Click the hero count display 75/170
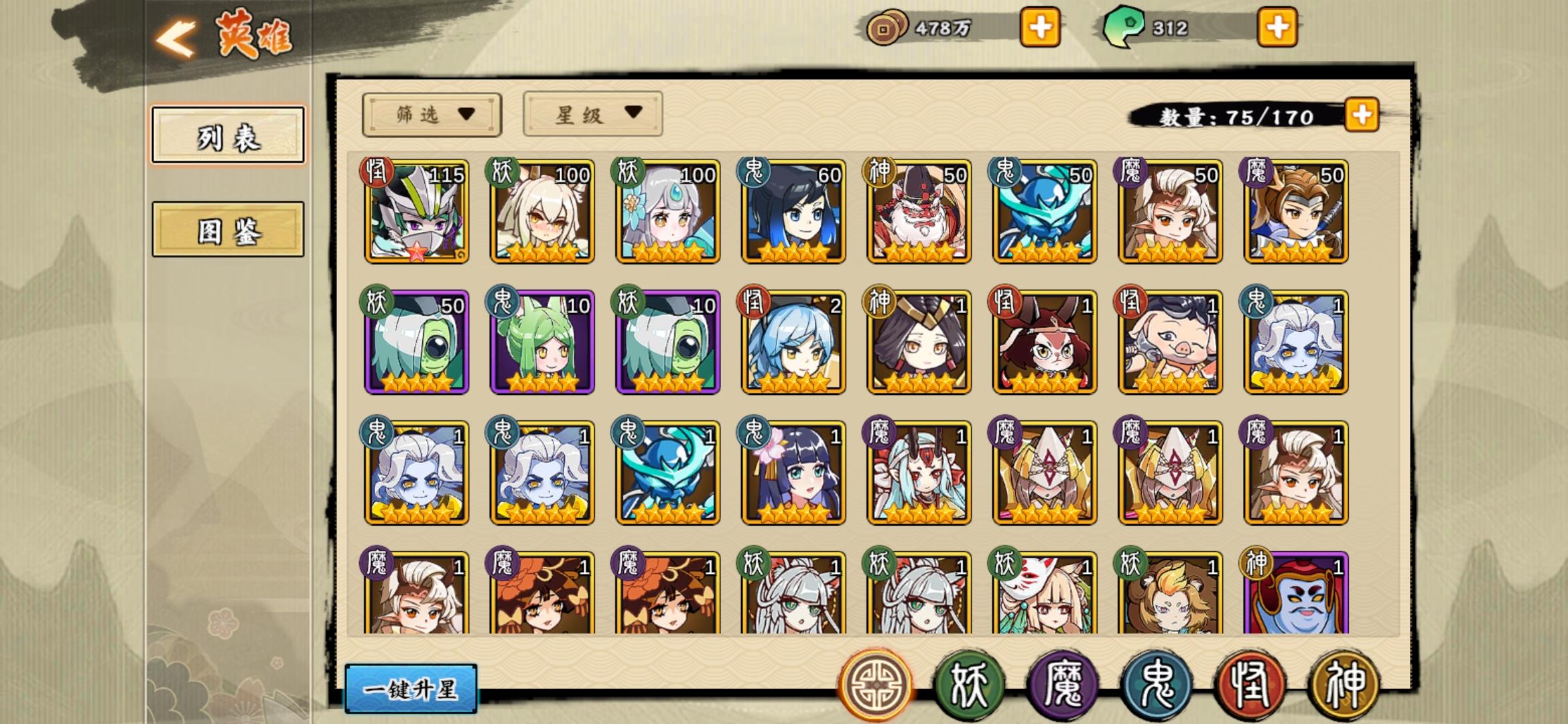Viewport: 1568px width, 724px height. 1236,115
